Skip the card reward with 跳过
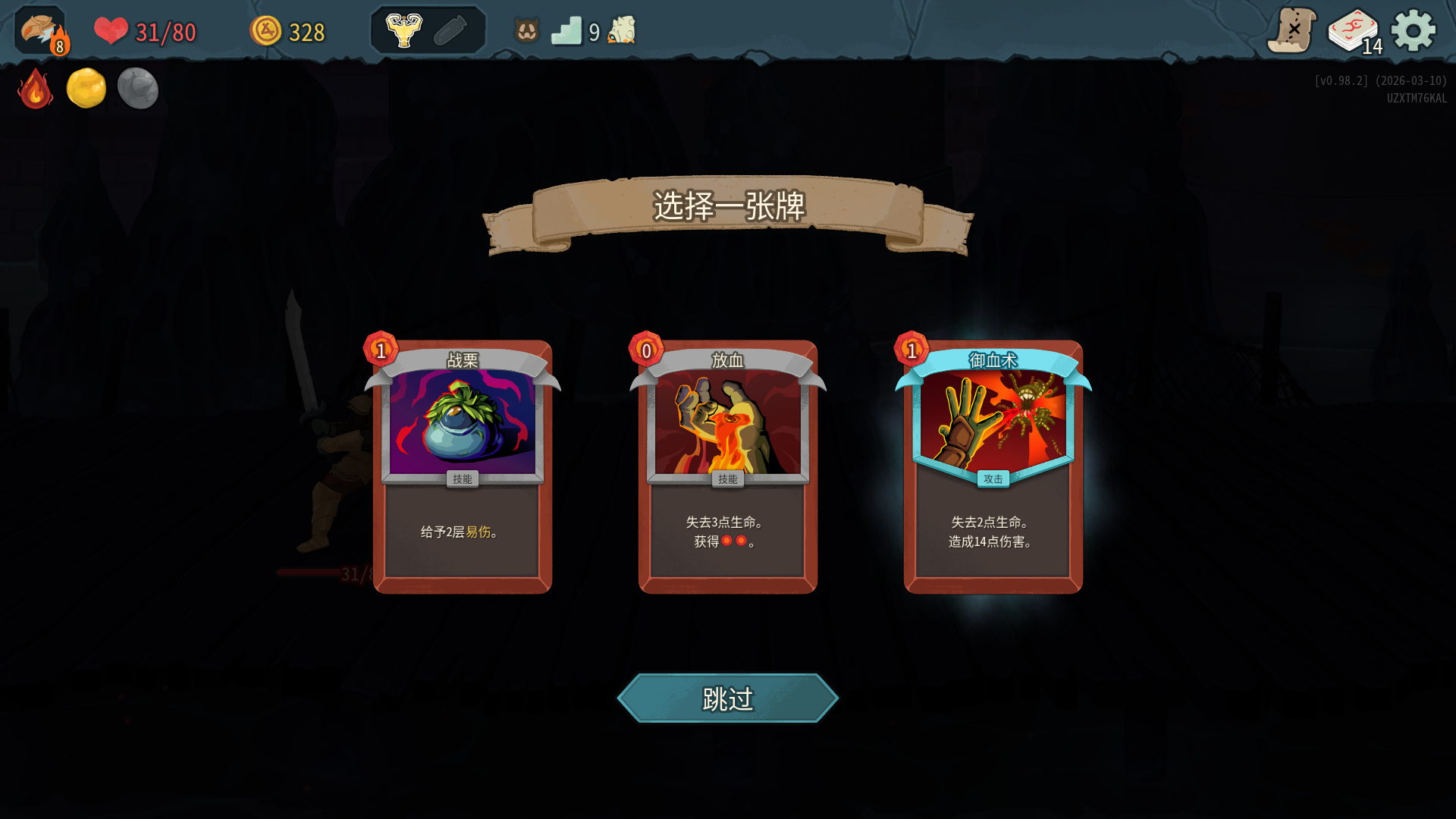 728,698
